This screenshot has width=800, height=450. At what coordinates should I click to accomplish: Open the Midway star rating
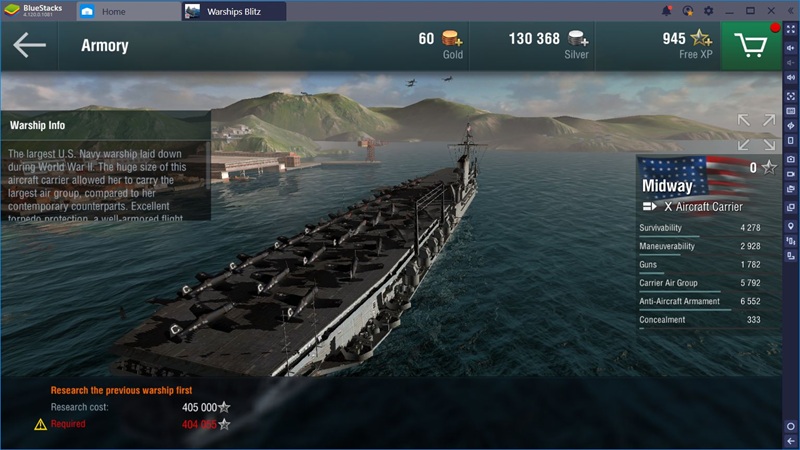coord(768,168)
